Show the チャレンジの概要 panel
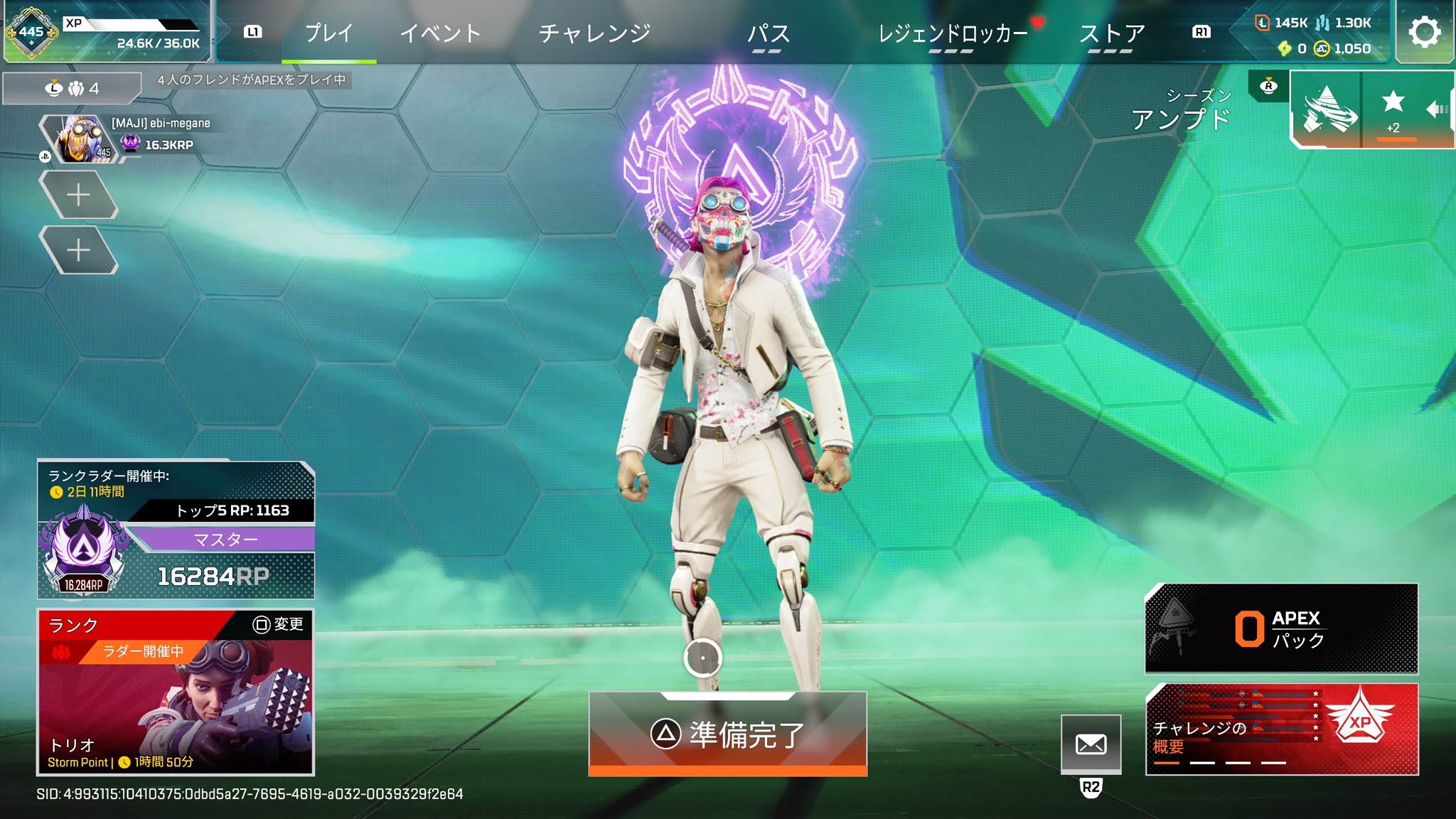 click(x=1281, y=729)
